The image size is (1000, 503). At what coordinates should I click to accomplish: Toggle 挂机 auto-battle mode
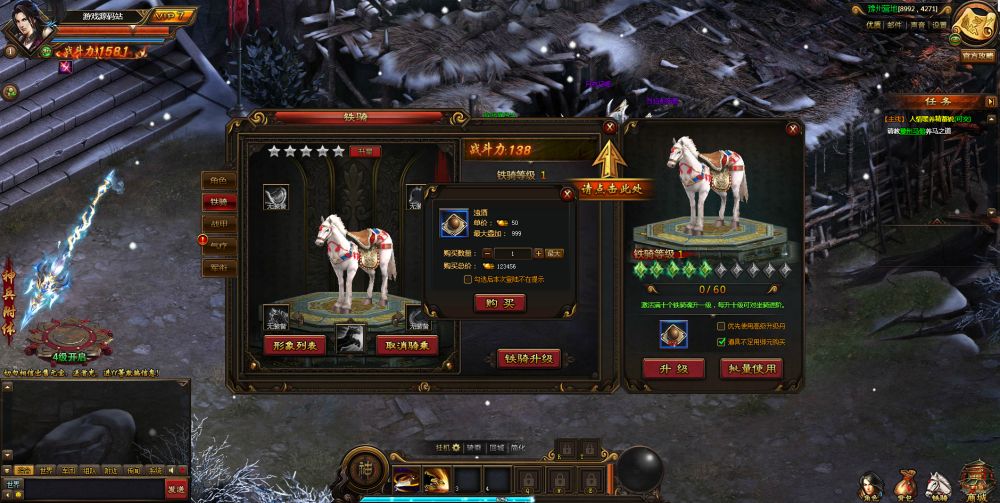coord(441,447)
